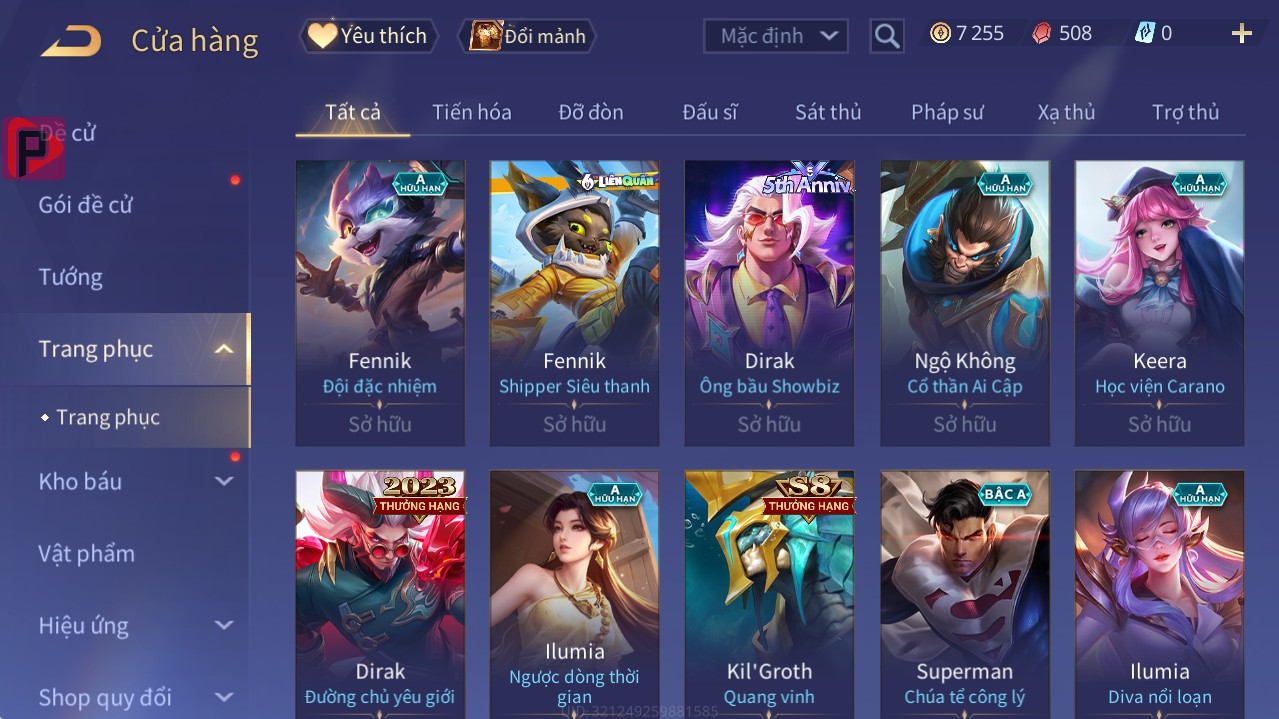Expand the Mặc định sort dropdown
This screenshot has height=719, width=1279.
pyautogui.click(x=776, y=36)
